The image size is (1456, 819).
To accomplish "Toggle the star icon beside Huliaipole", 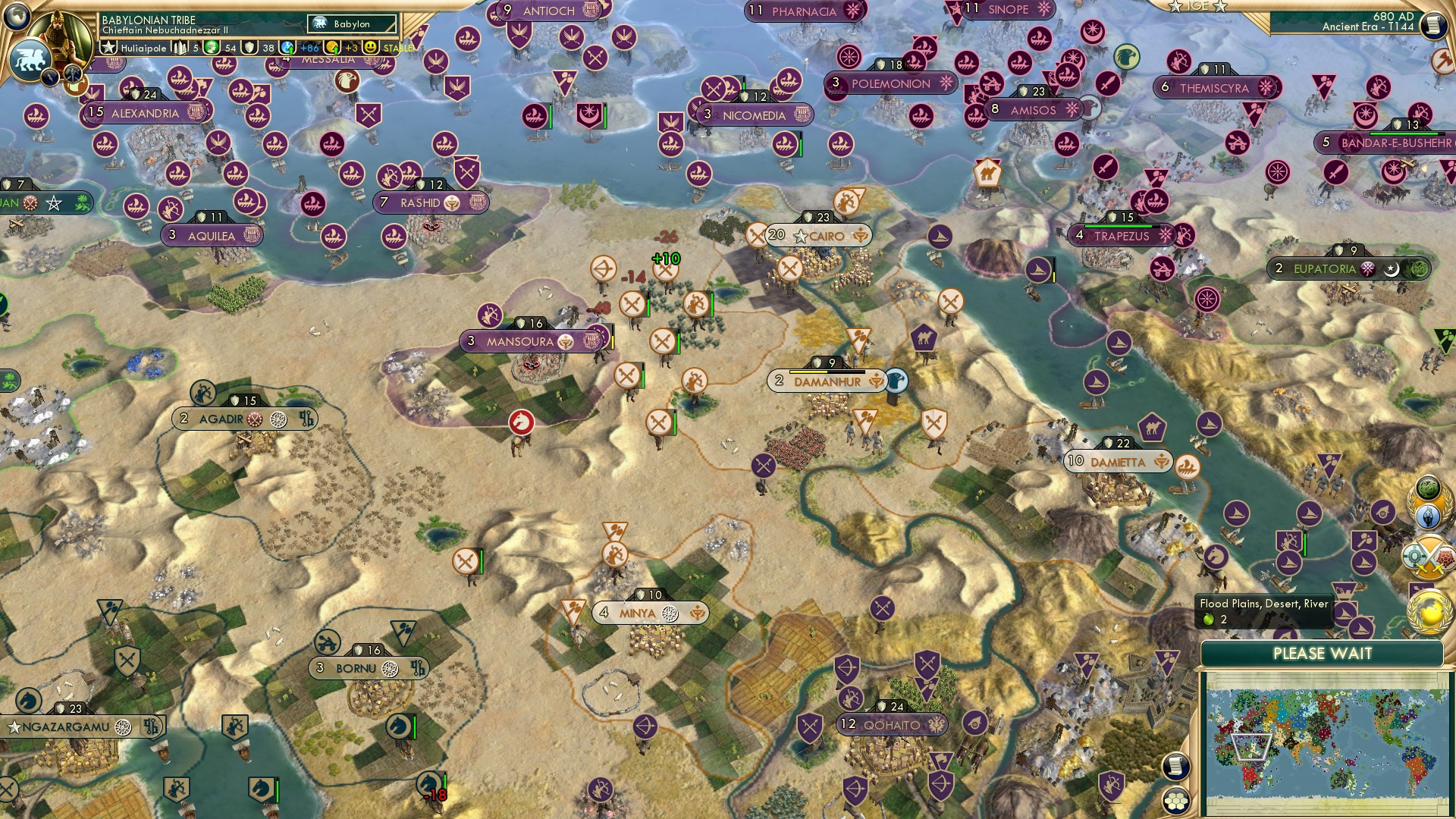I will click(108, 47).
